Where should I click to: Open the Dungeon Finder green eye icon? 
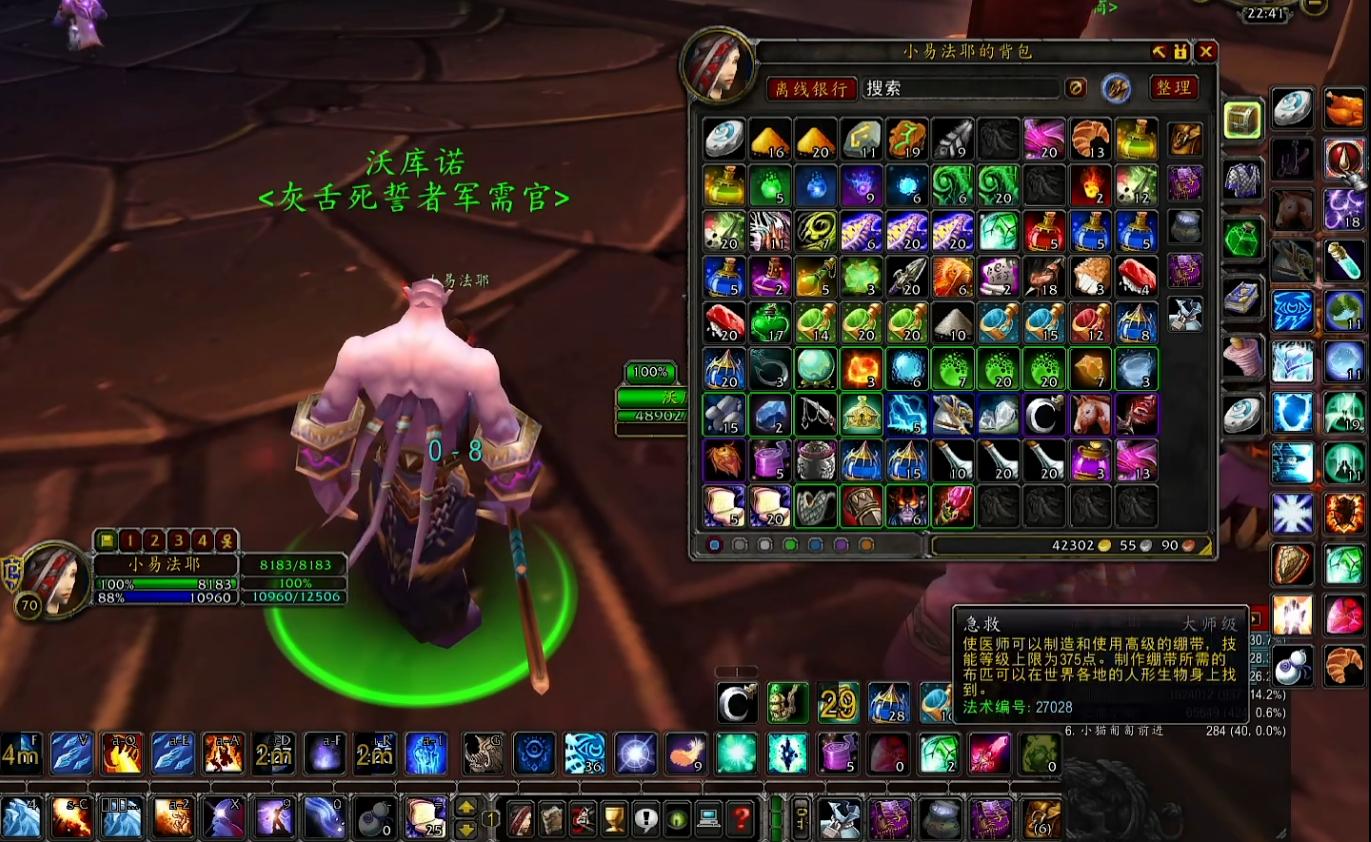[x=676, y=818]
